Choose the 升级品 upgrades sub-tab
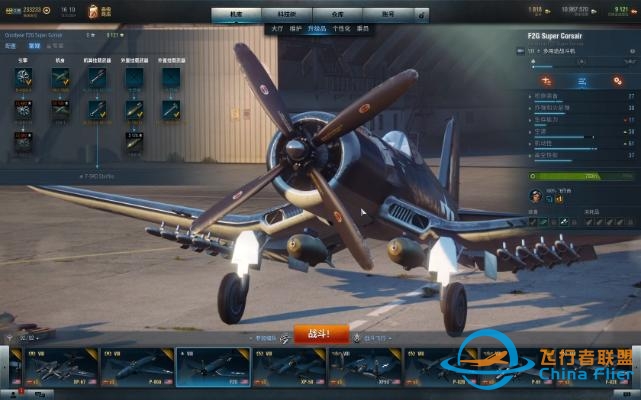The width and height of the screenshot is (641, 400). [x=319, y=29]
